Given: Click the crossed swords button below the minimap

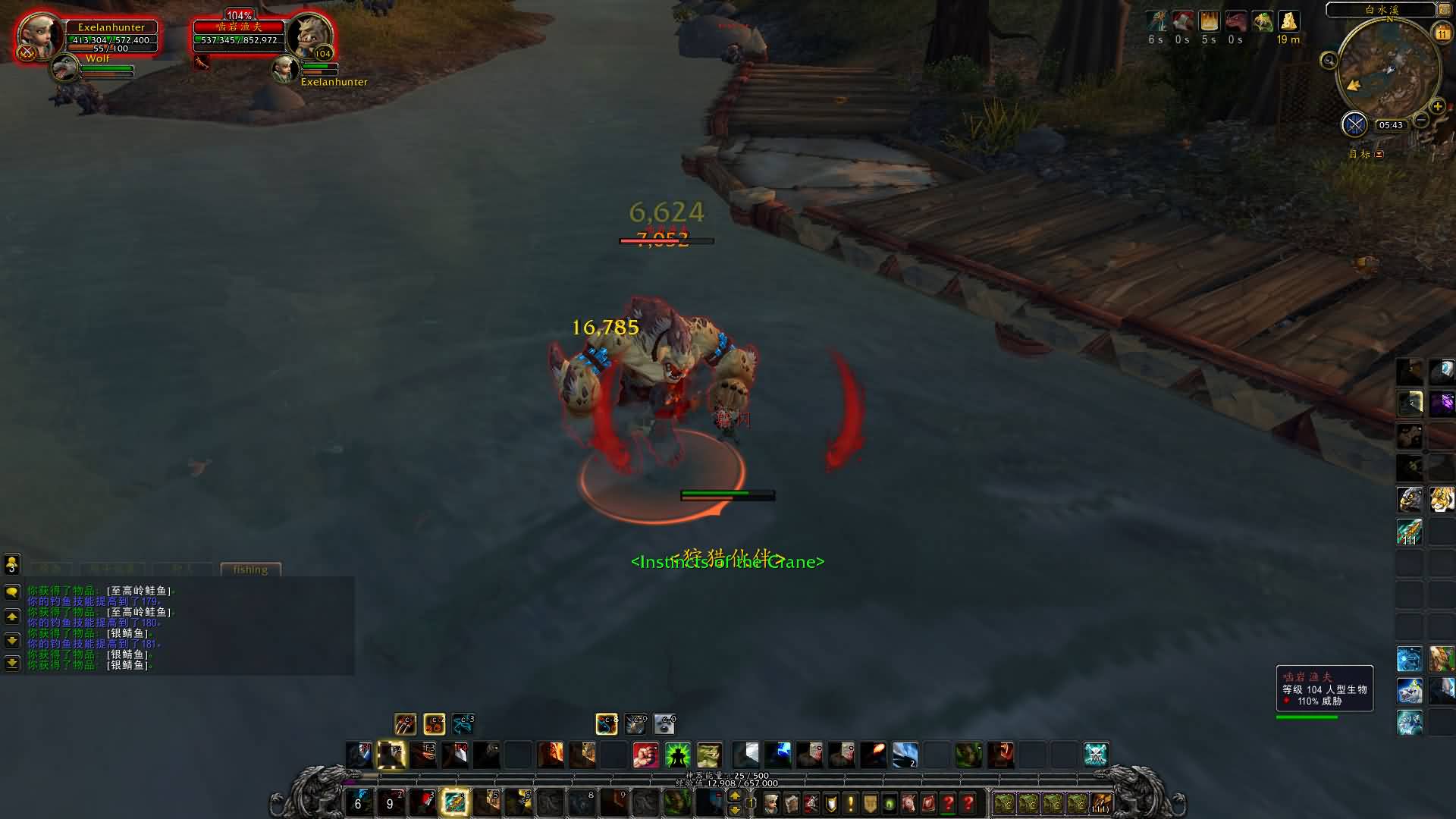Looking at the screenshot, I should tap(1354, 124).
